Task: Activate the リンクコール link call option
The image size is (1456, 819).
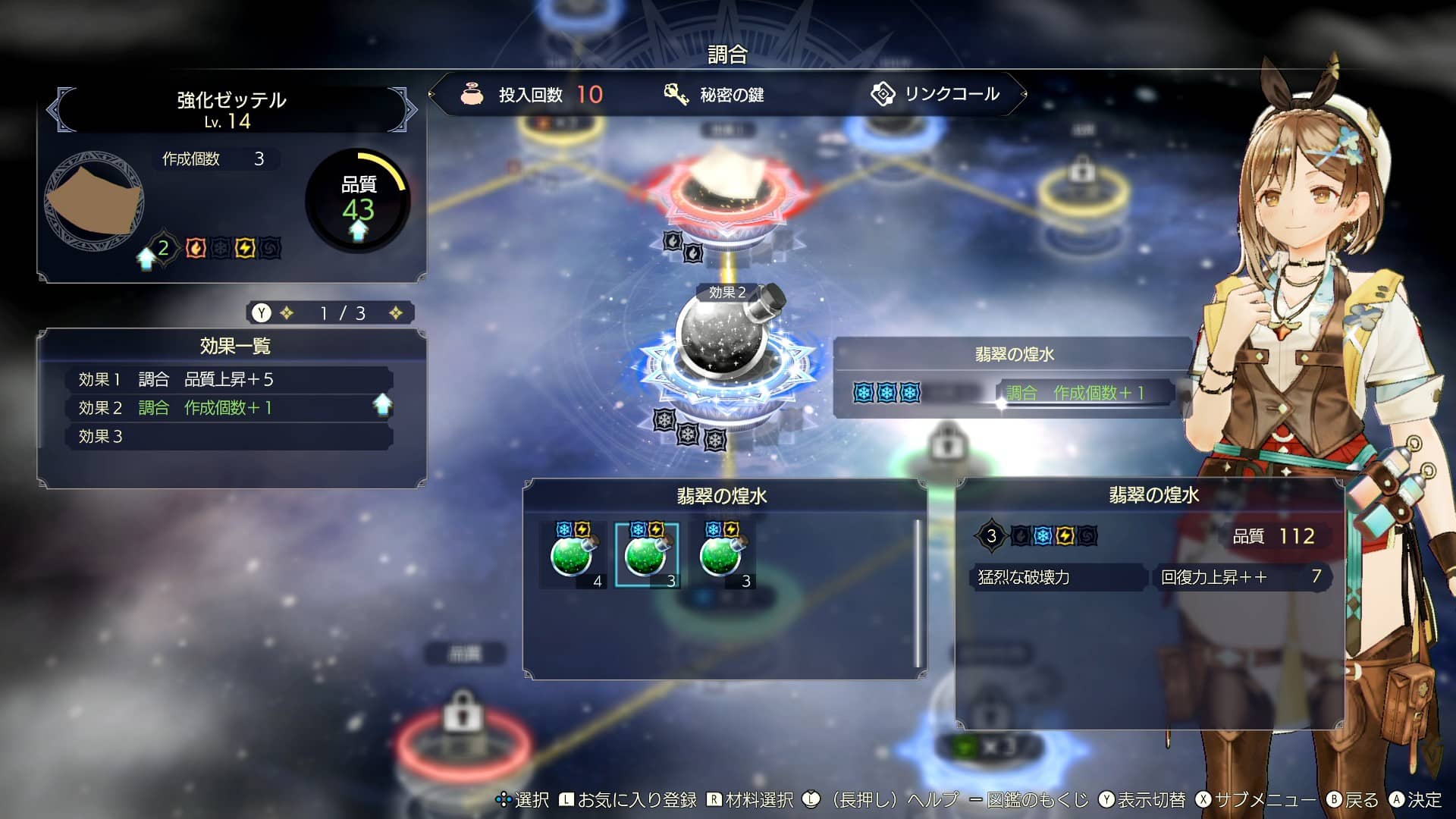Action: [x=936, y=94]
